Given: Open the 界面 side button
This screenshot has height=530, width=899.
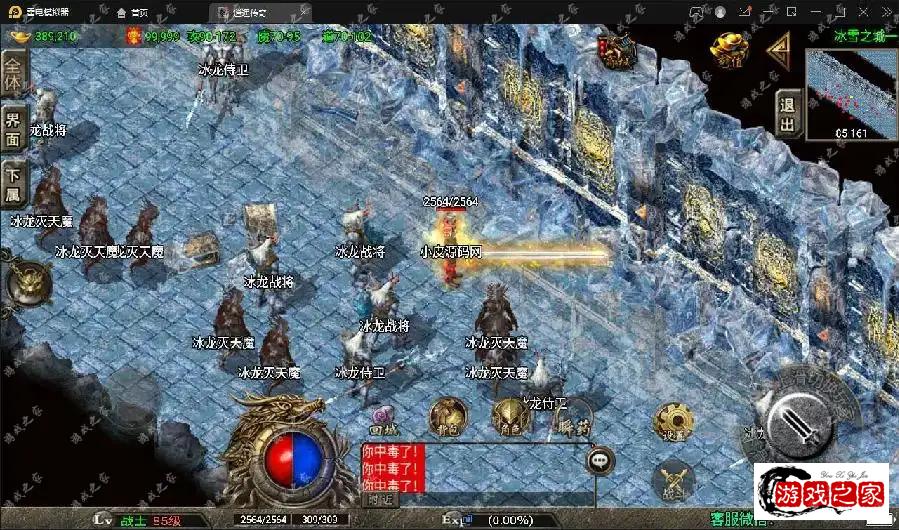Looking at the screenshot, I should pos(13,128).
